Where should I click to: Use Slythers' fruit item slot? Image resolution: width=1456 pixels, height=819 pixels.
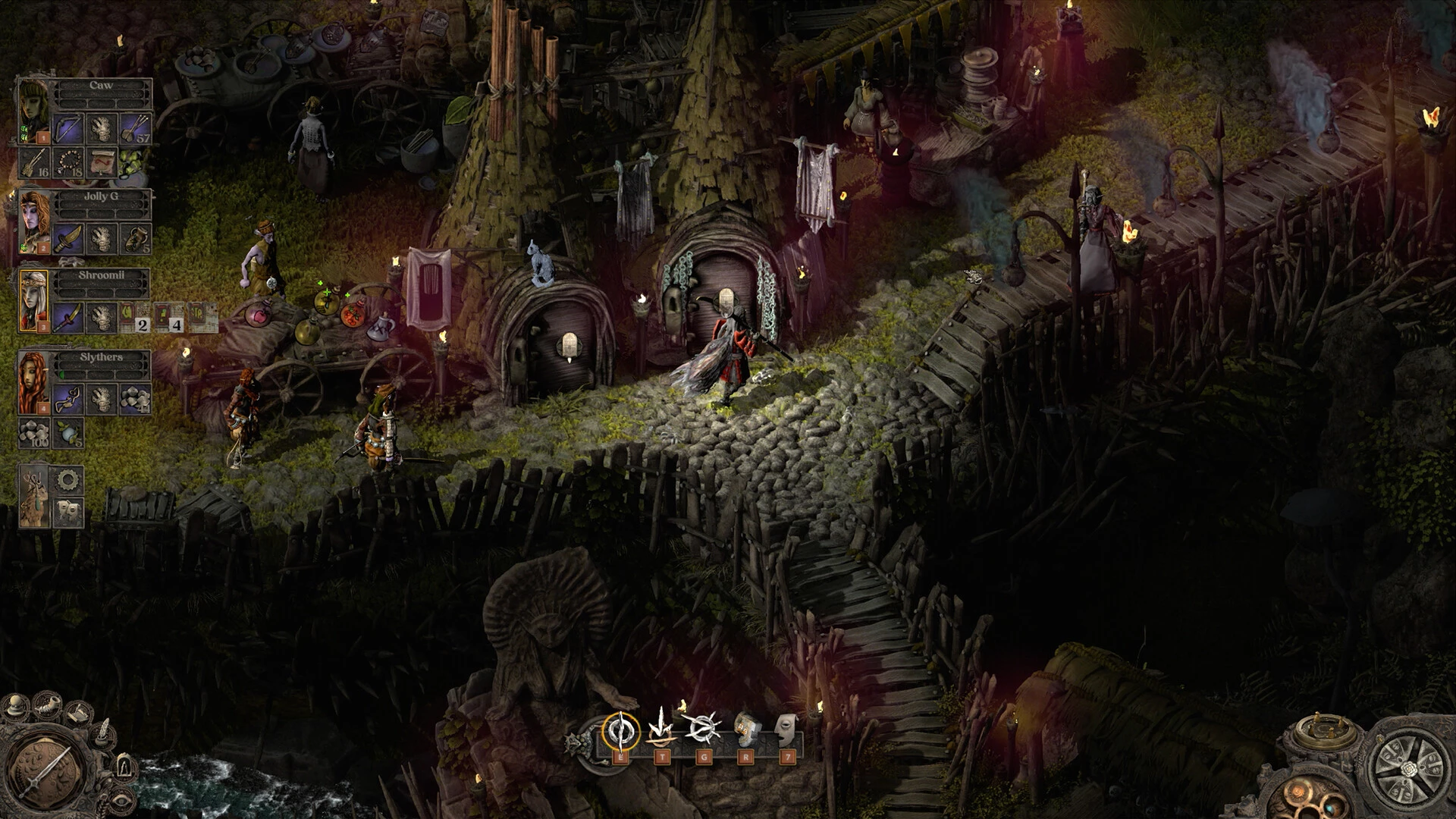(x=68, y=433)
